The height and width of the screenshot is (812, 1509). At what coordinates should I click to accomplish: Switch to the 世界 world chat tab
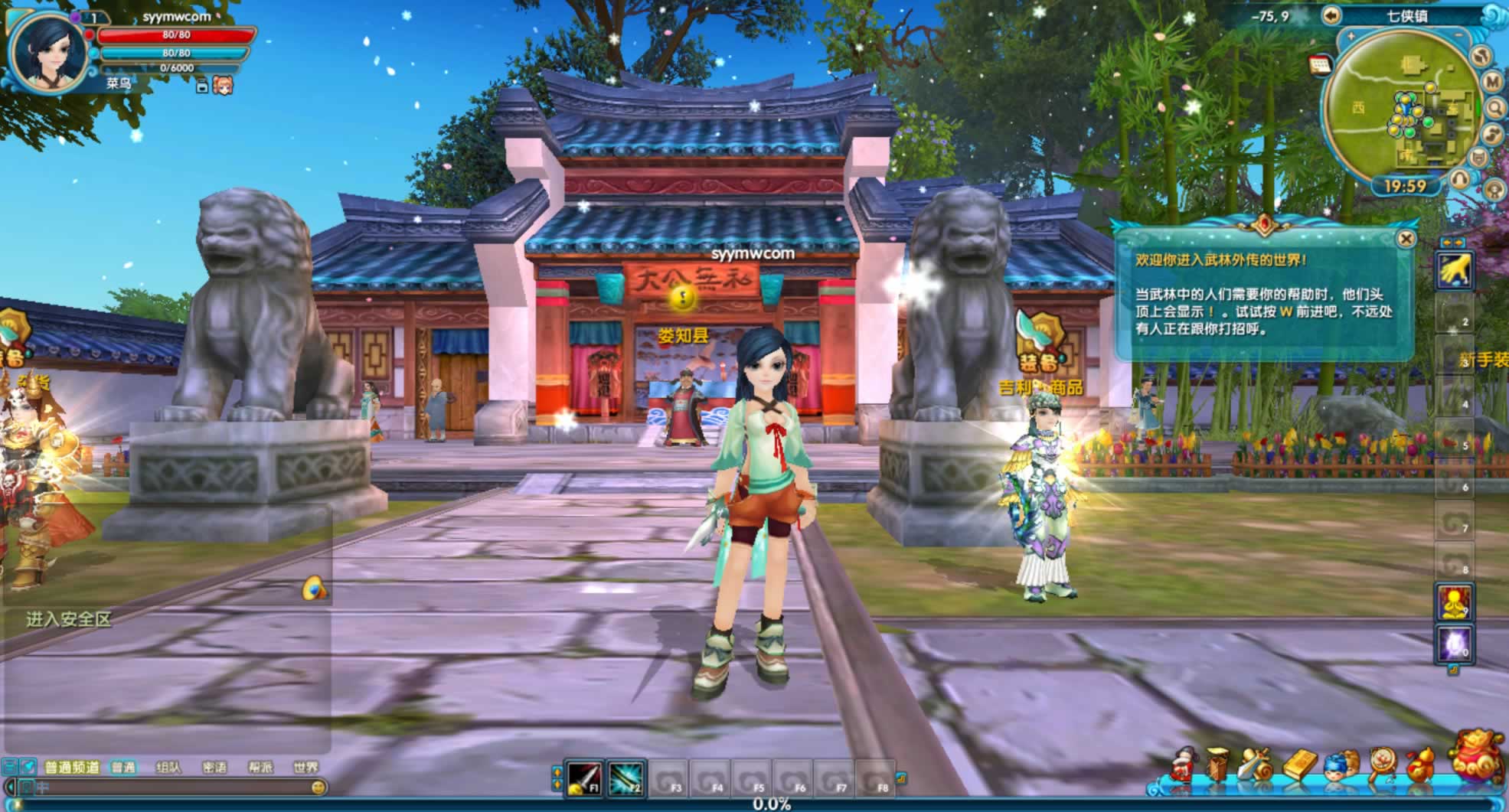tap(305, 767)
